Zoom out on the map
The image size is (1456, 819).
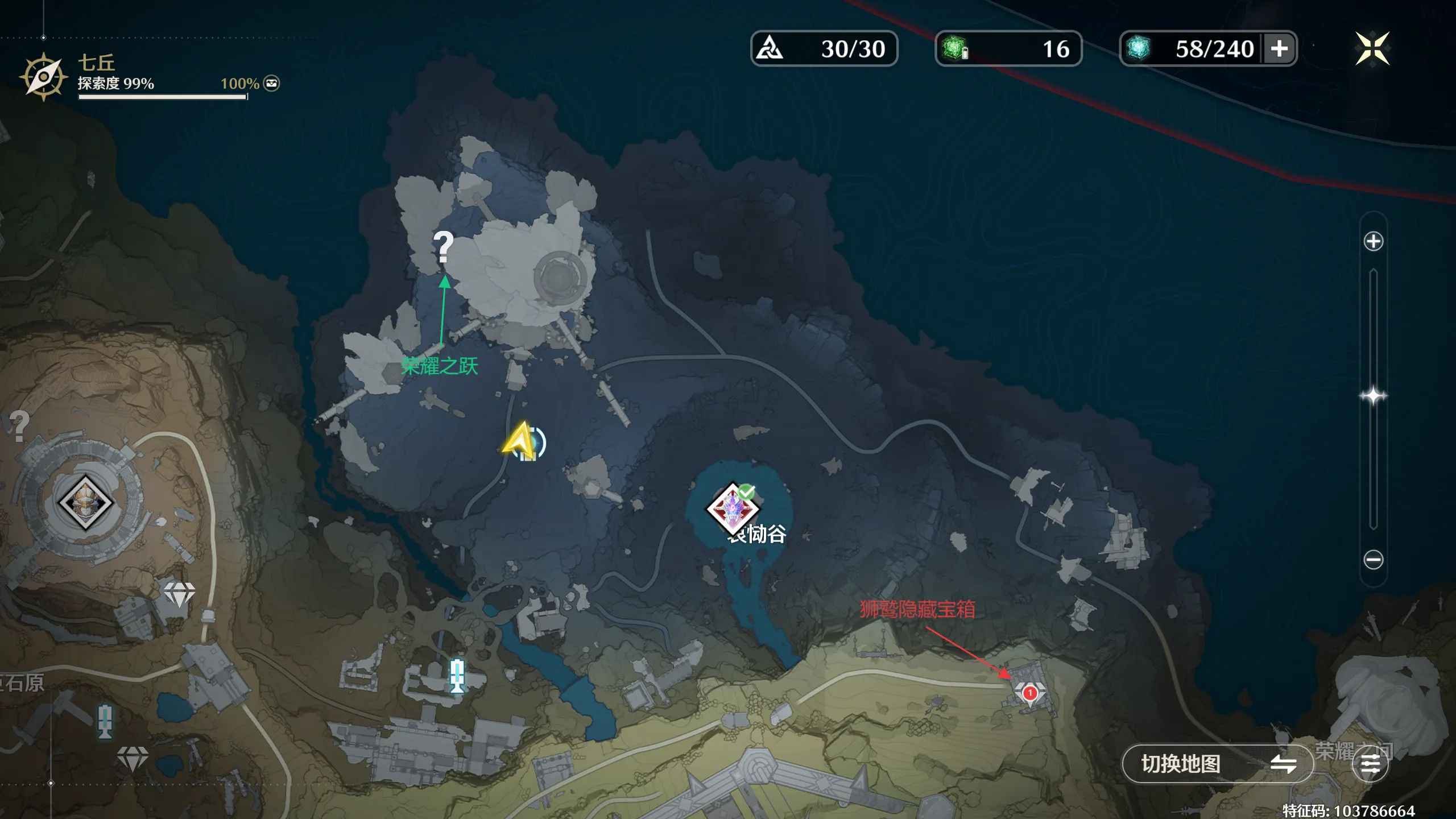click(1373, 560)
